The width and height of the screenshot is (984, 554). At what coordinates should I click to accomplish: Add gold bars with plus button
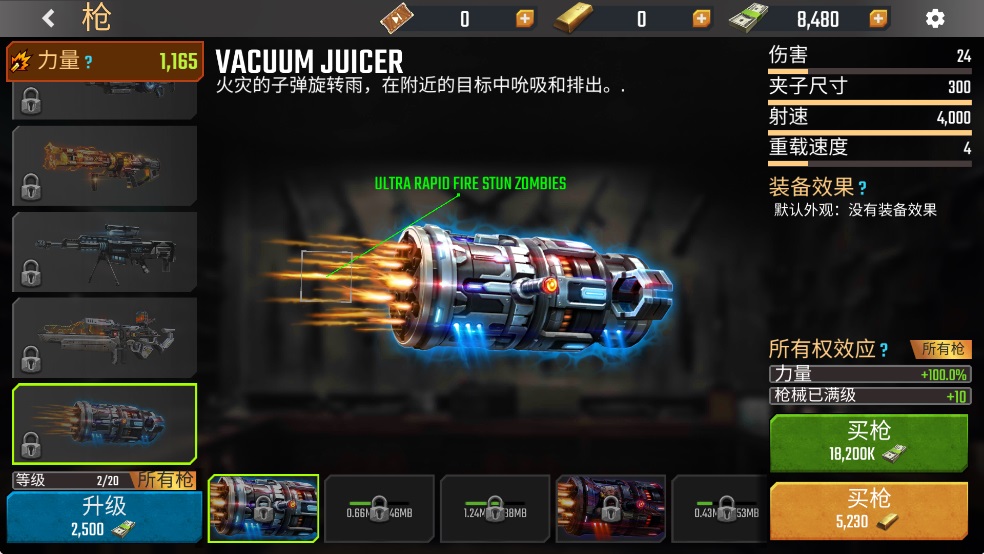[x=702, y=18]
